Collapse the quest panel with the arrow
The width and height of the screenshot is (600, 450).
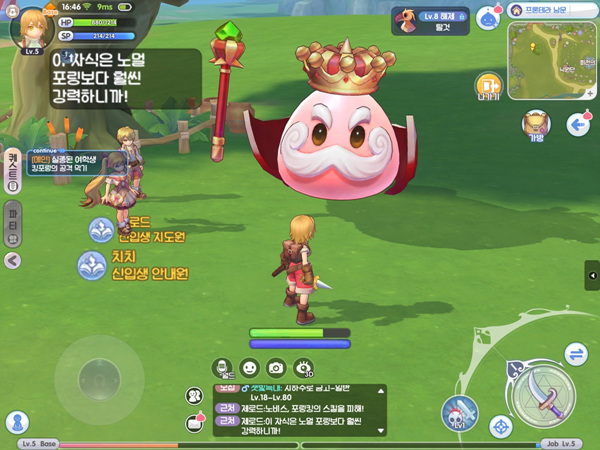point(13,260)
